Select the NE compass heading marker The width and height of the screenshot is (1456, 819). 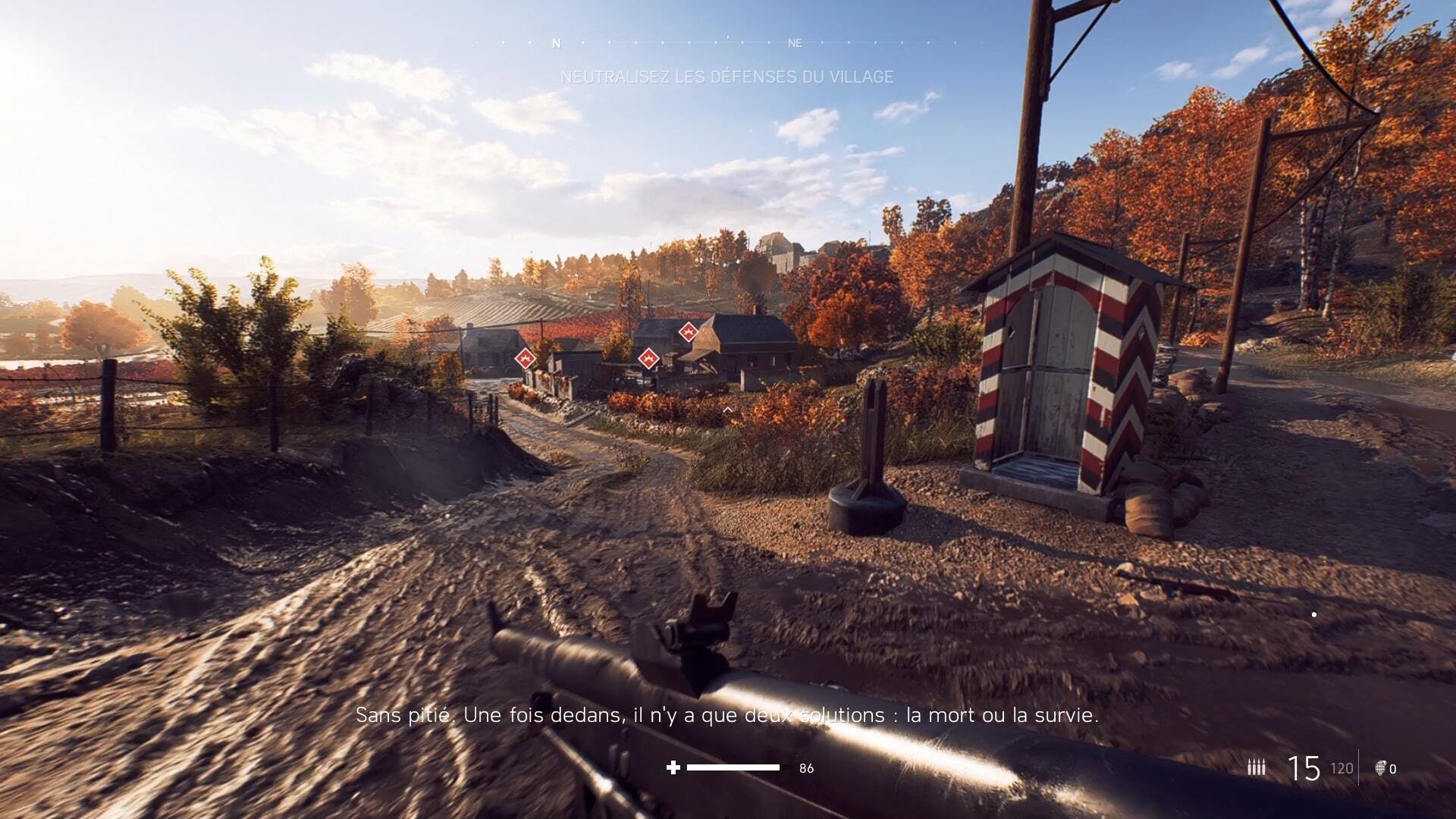(x=795, y=43)
